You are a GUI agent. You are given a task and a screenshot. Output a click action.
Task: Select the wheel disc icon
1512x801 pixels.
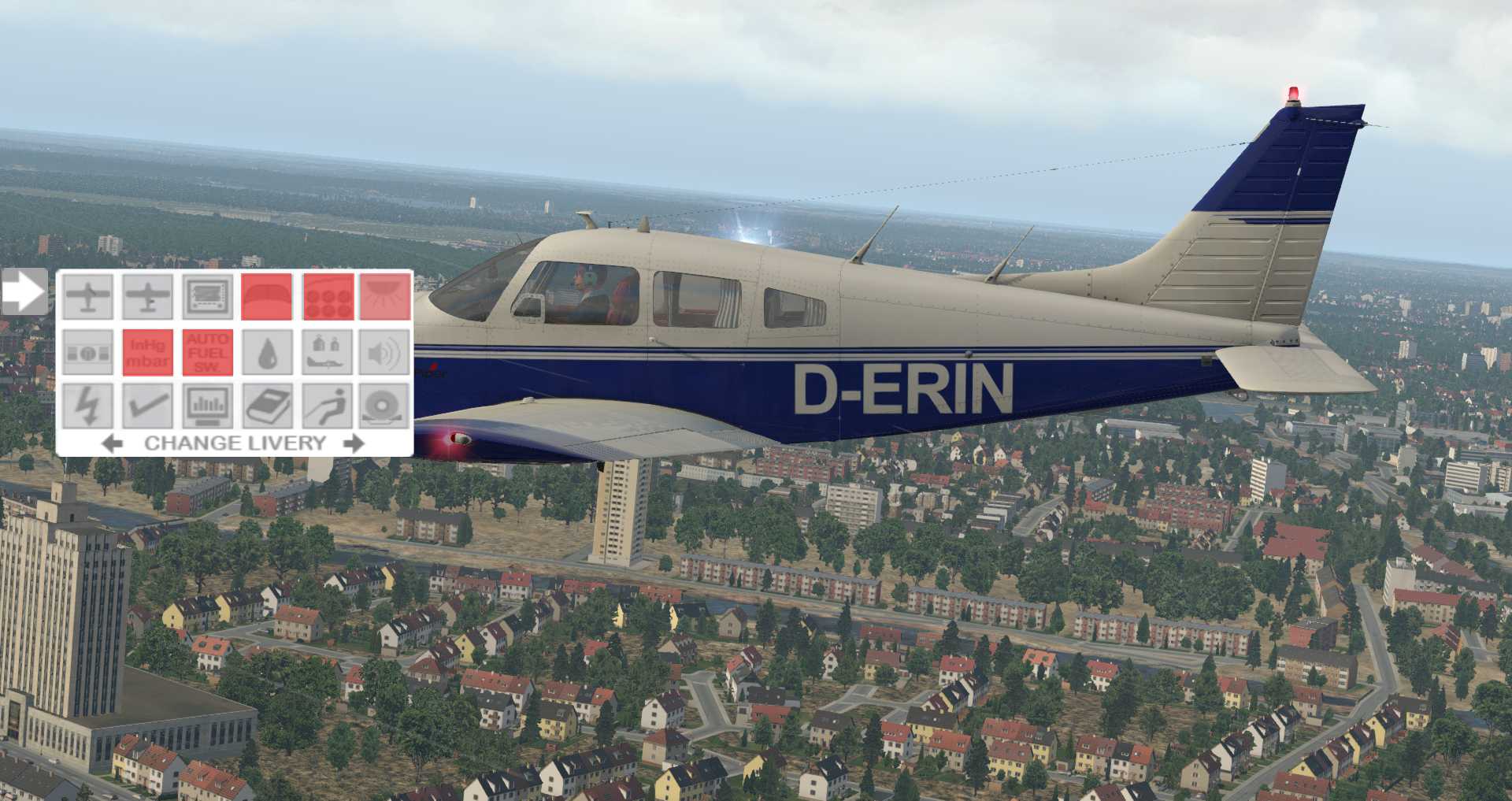[385, 406]
